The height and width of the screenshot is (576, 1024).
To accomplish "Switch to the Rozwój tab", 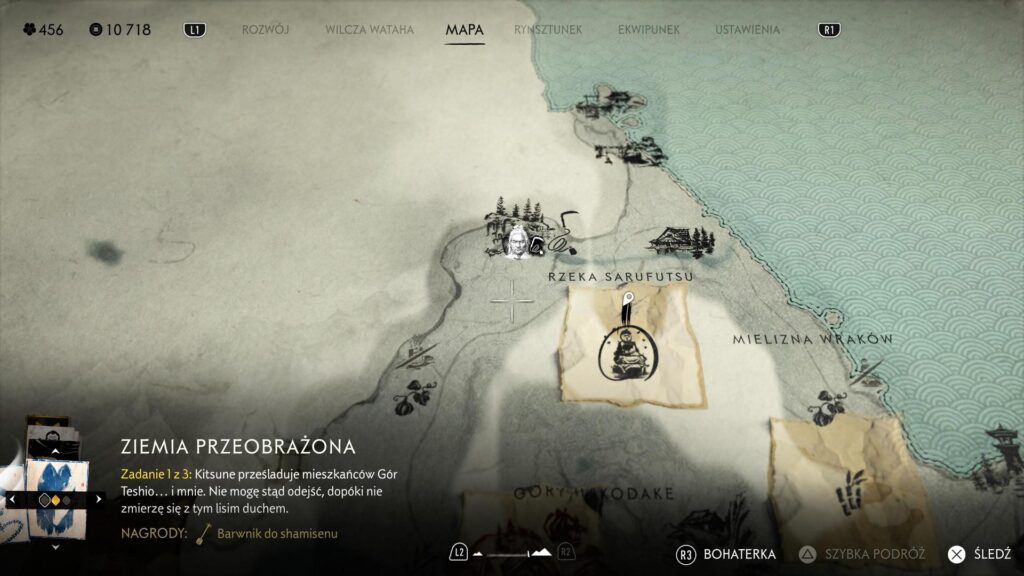I will [x=265, y=30].
